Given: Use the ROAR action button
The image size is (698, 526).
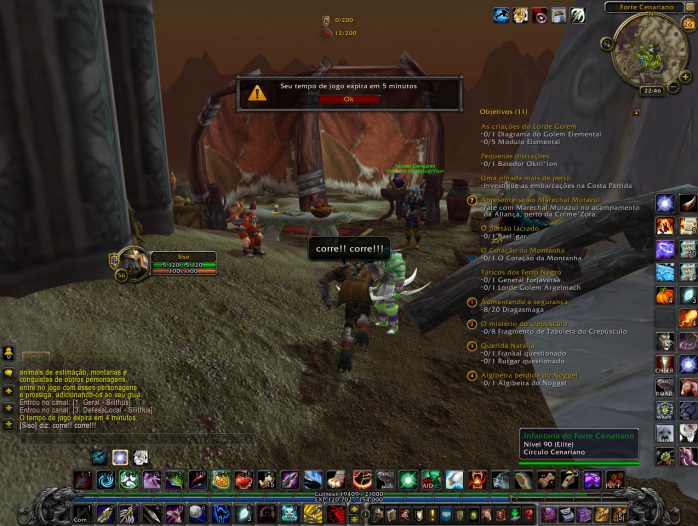Looking at the screenshot, I should click(x=665, y=387).
